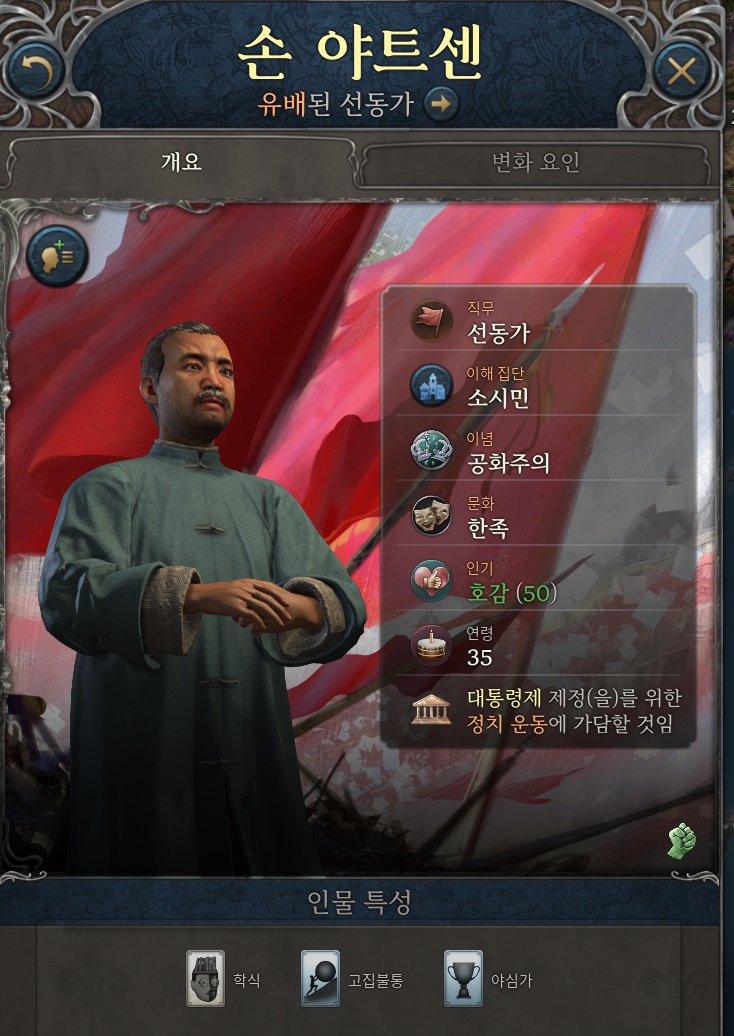Select the 공화주의 ideology entry
734x1036 pixels.
[x=508, y=462]
